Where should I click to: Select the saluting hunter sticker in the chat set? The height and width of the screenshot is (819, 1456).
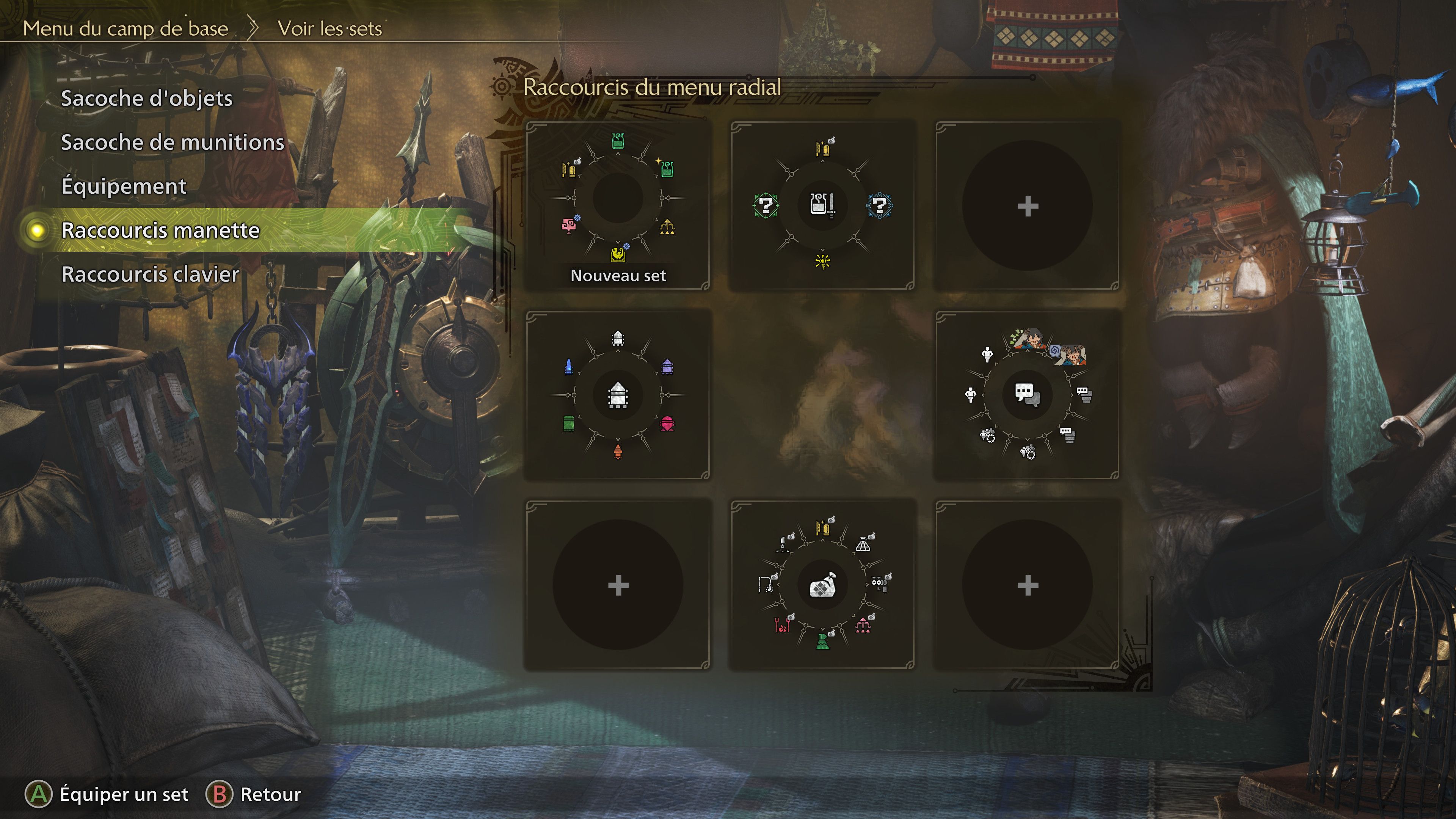click(1029, 339)
